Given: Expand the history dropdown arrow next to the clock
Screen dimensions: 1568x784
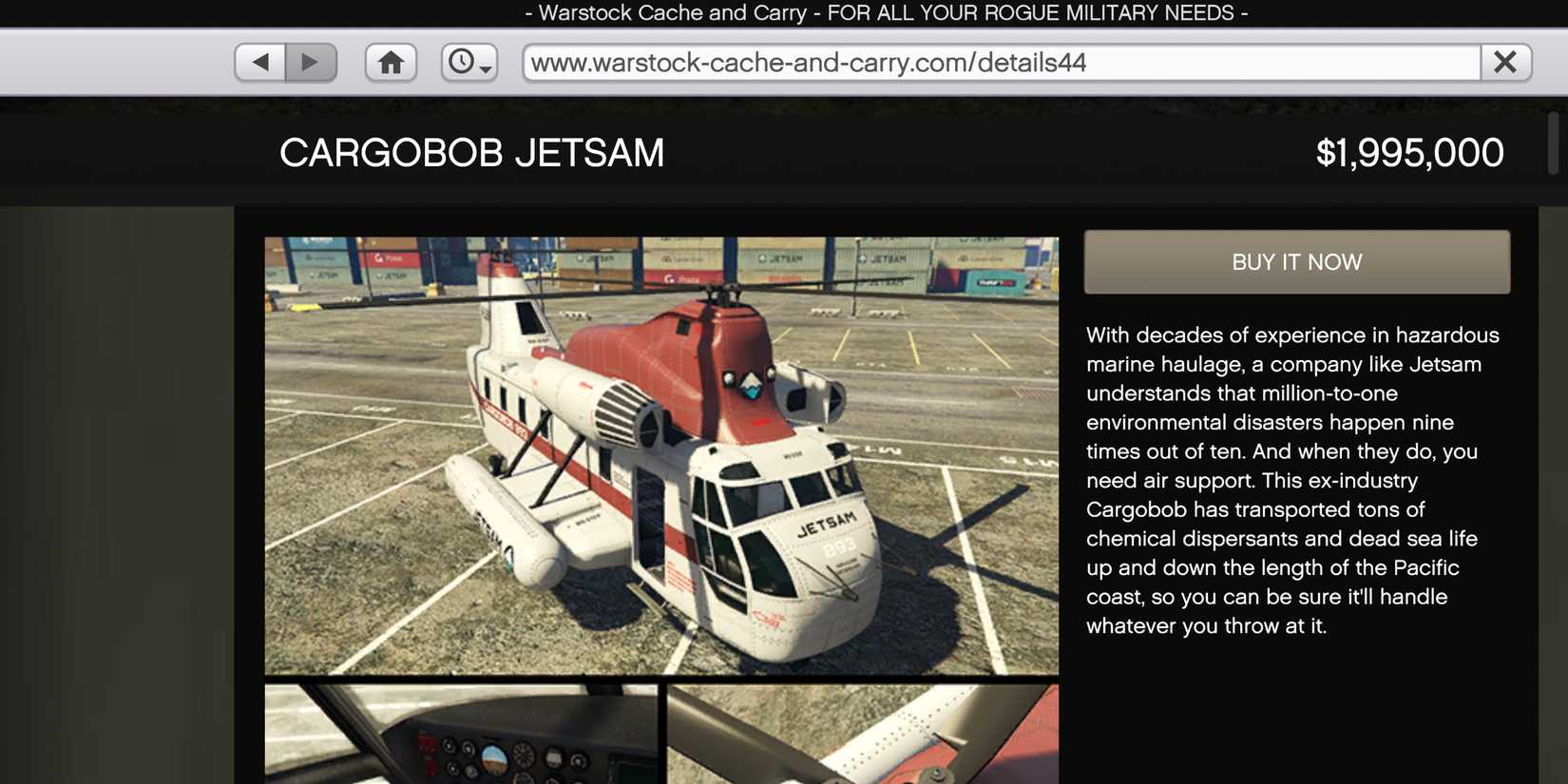Looking at the screenshot, I should click(x=483, y=68).
